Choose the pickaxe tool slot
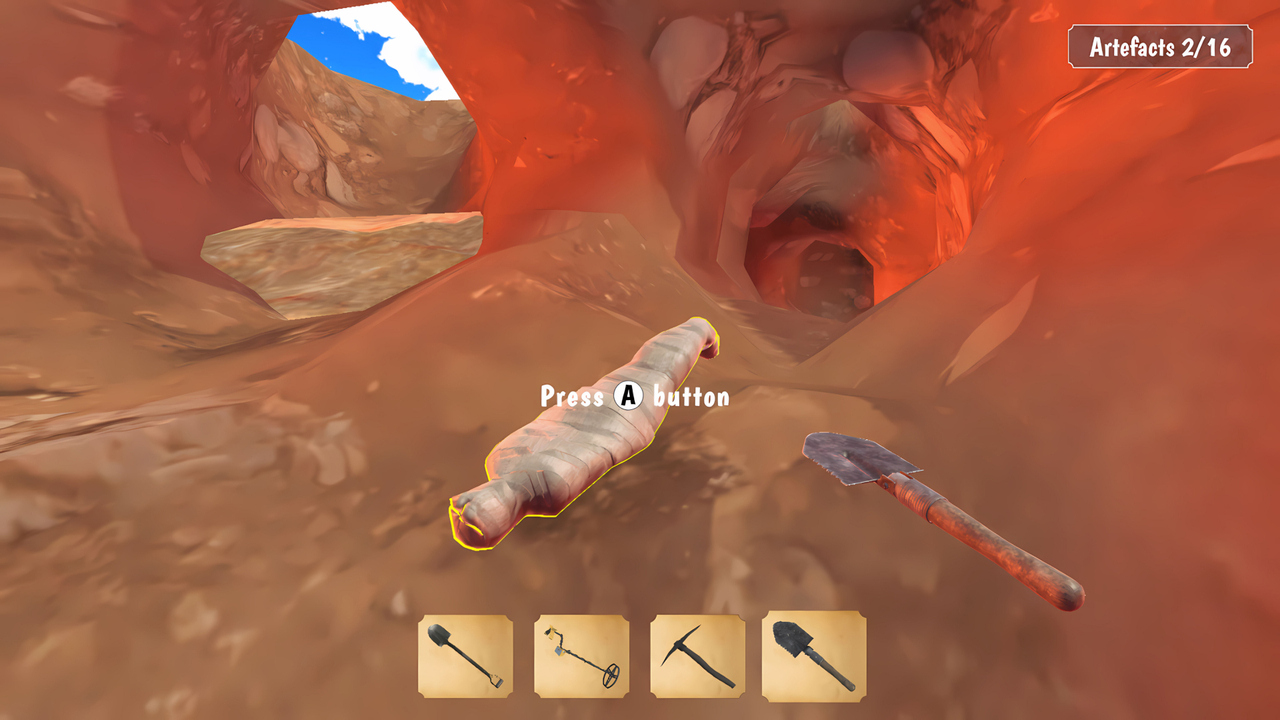This screenshot has height=720, width=1280. [697, 656]
